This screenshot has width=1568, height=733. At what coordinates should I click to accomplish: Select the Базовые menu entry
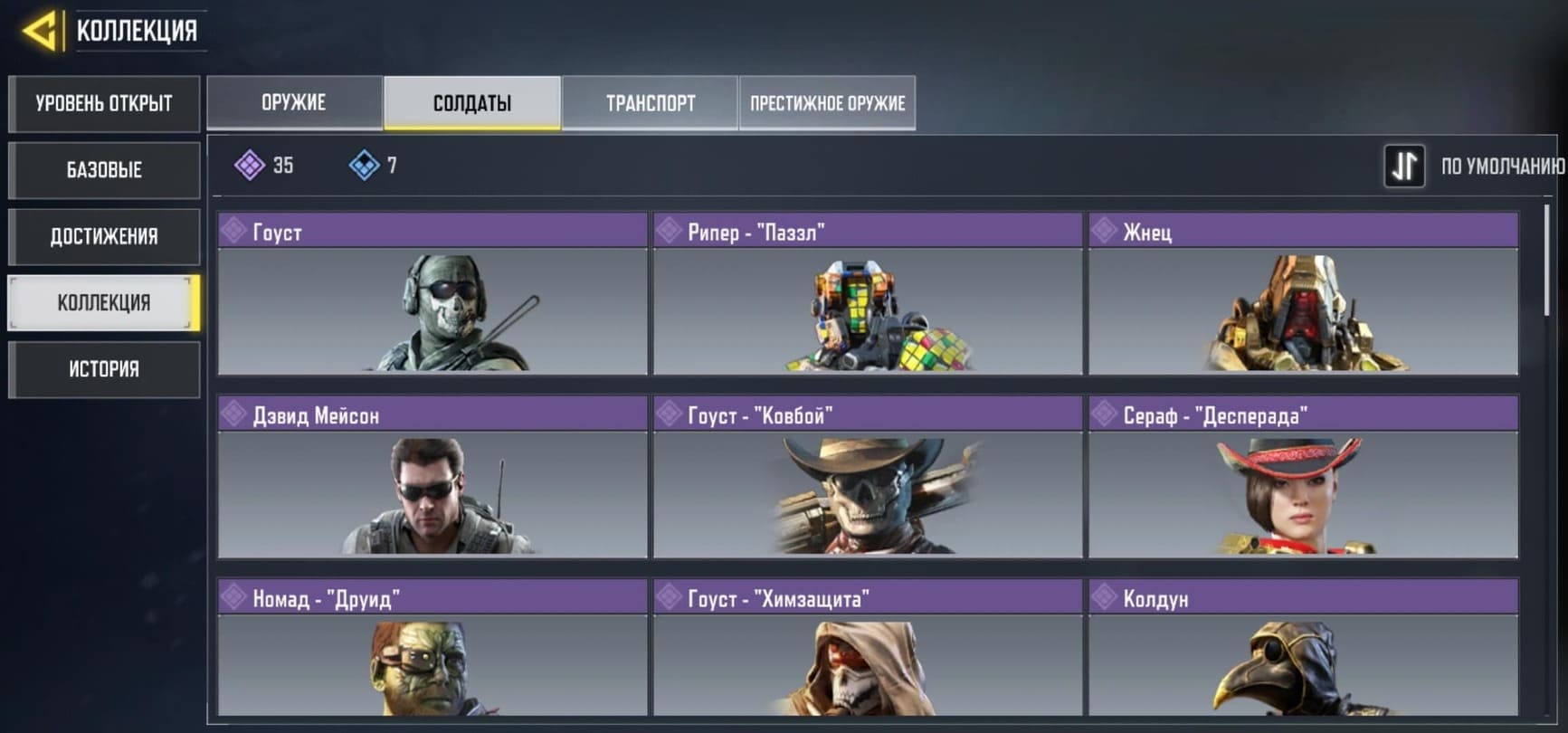tap(104, 170)
